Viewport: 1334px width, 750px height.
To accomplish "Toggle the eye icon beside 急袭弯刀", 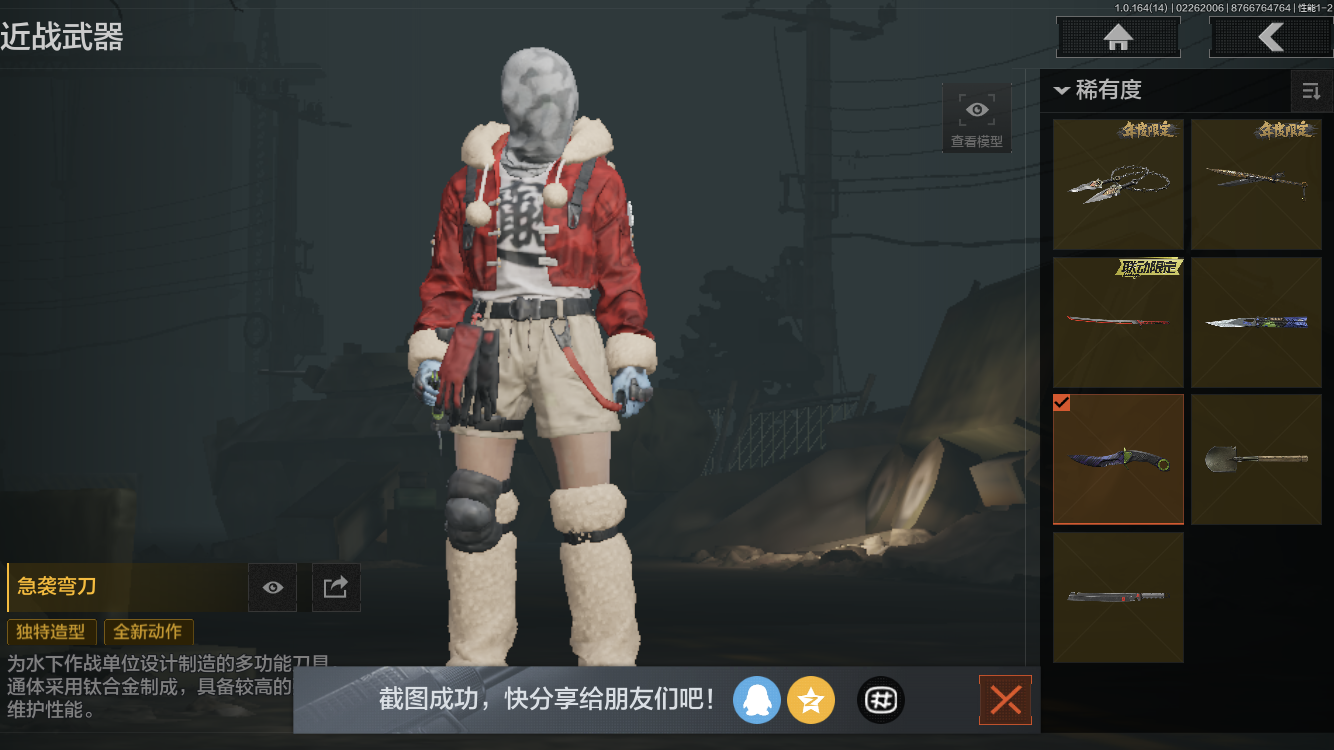I will [x=272, y=587].
